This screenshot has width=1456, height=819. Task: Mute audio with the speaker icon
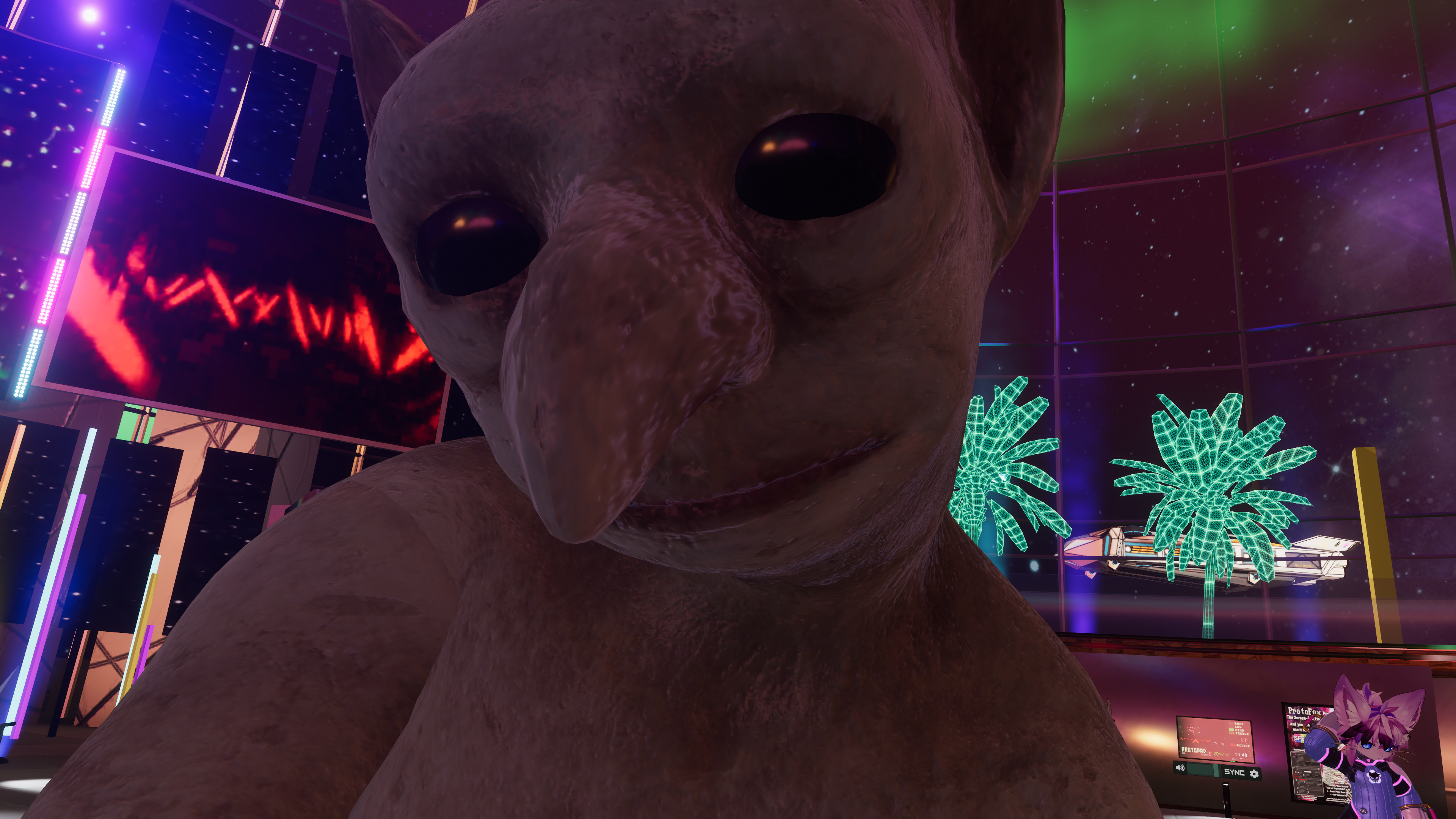(x=1180, y=767)
